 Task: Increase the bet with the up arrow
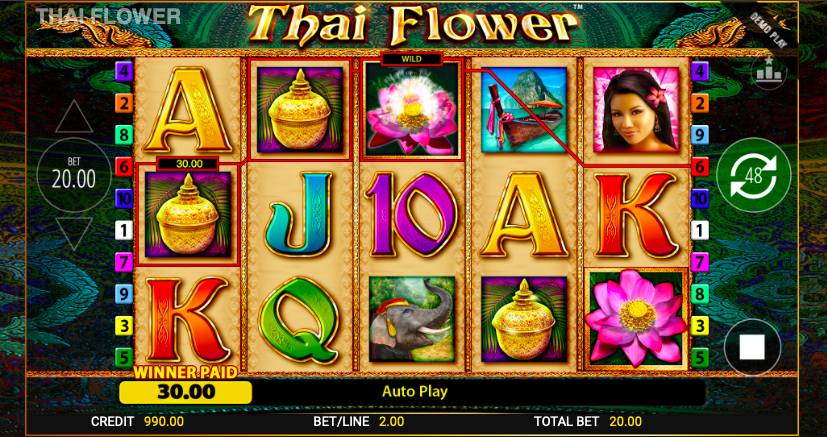(73, 119)
